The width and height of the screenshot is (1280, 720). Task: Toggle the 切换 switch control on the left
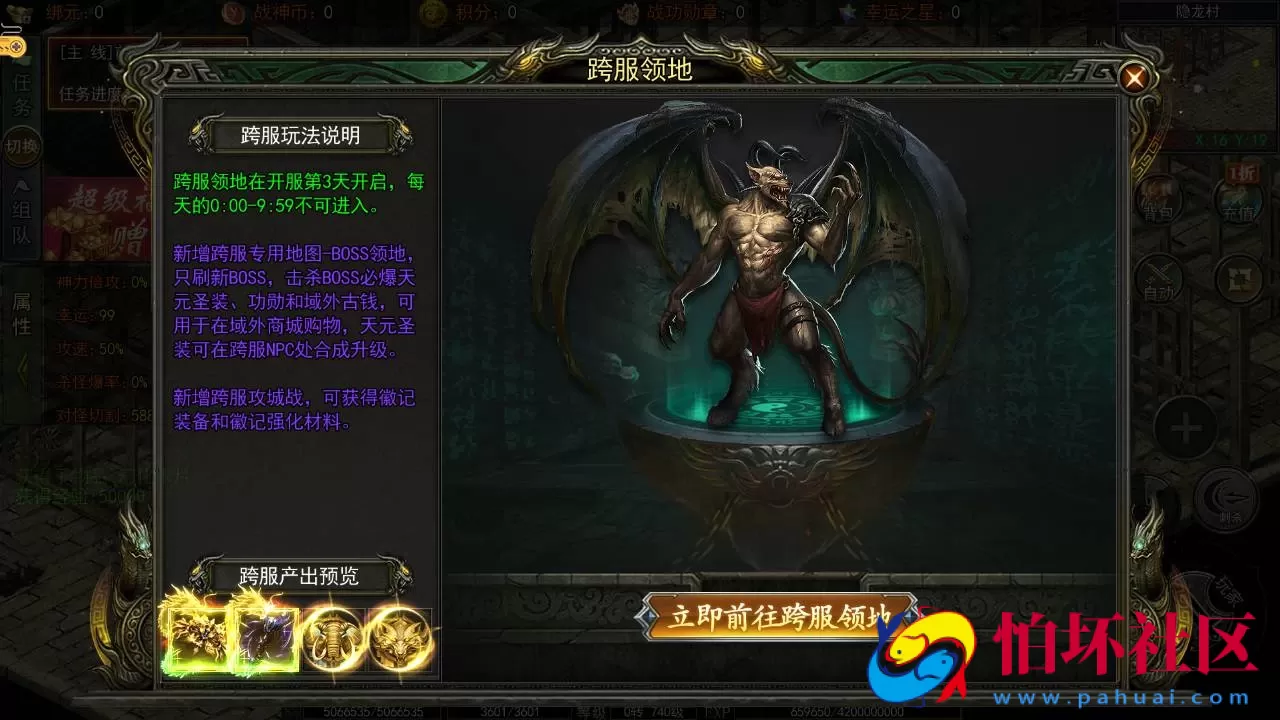[20, 144]
